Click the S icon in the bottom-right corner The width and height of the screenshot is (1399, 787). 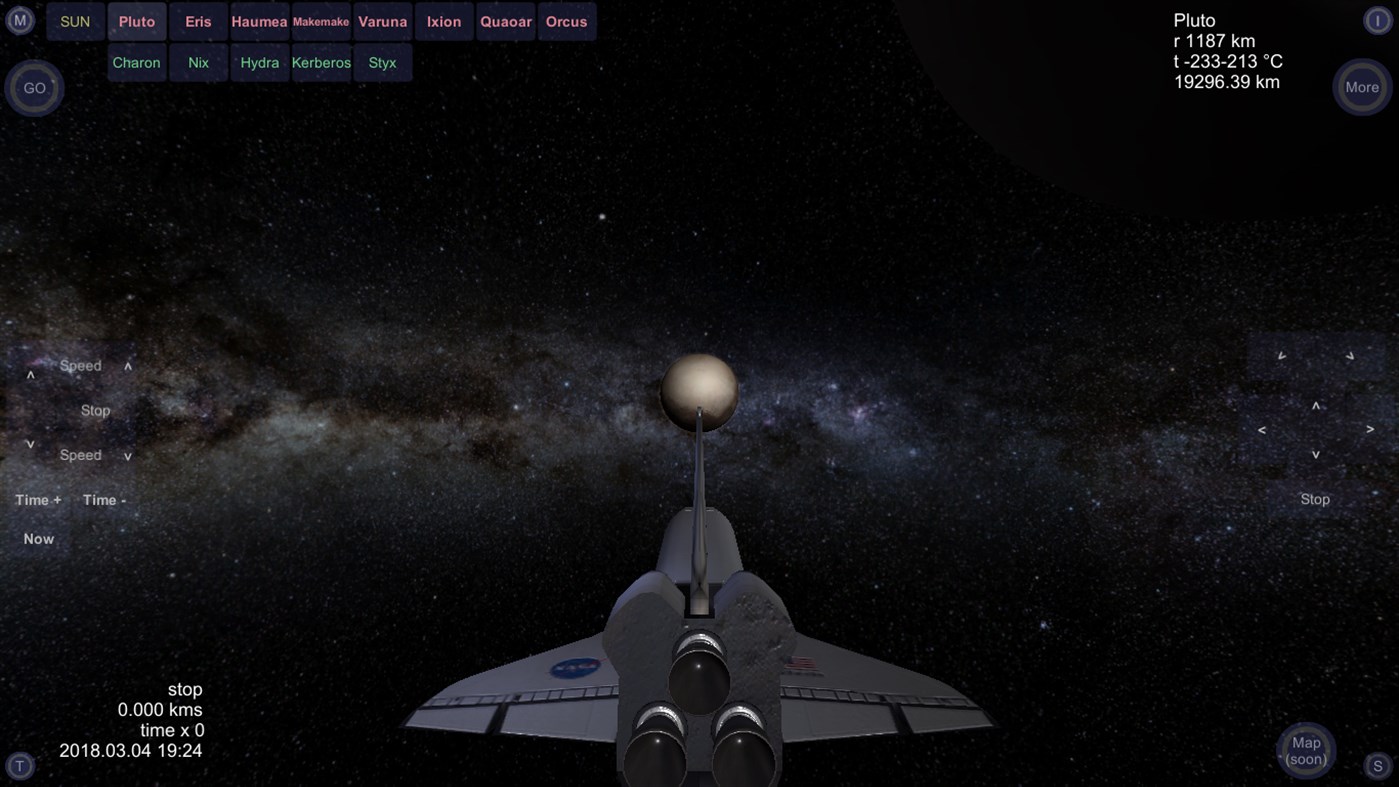(x=1380, y=766)
